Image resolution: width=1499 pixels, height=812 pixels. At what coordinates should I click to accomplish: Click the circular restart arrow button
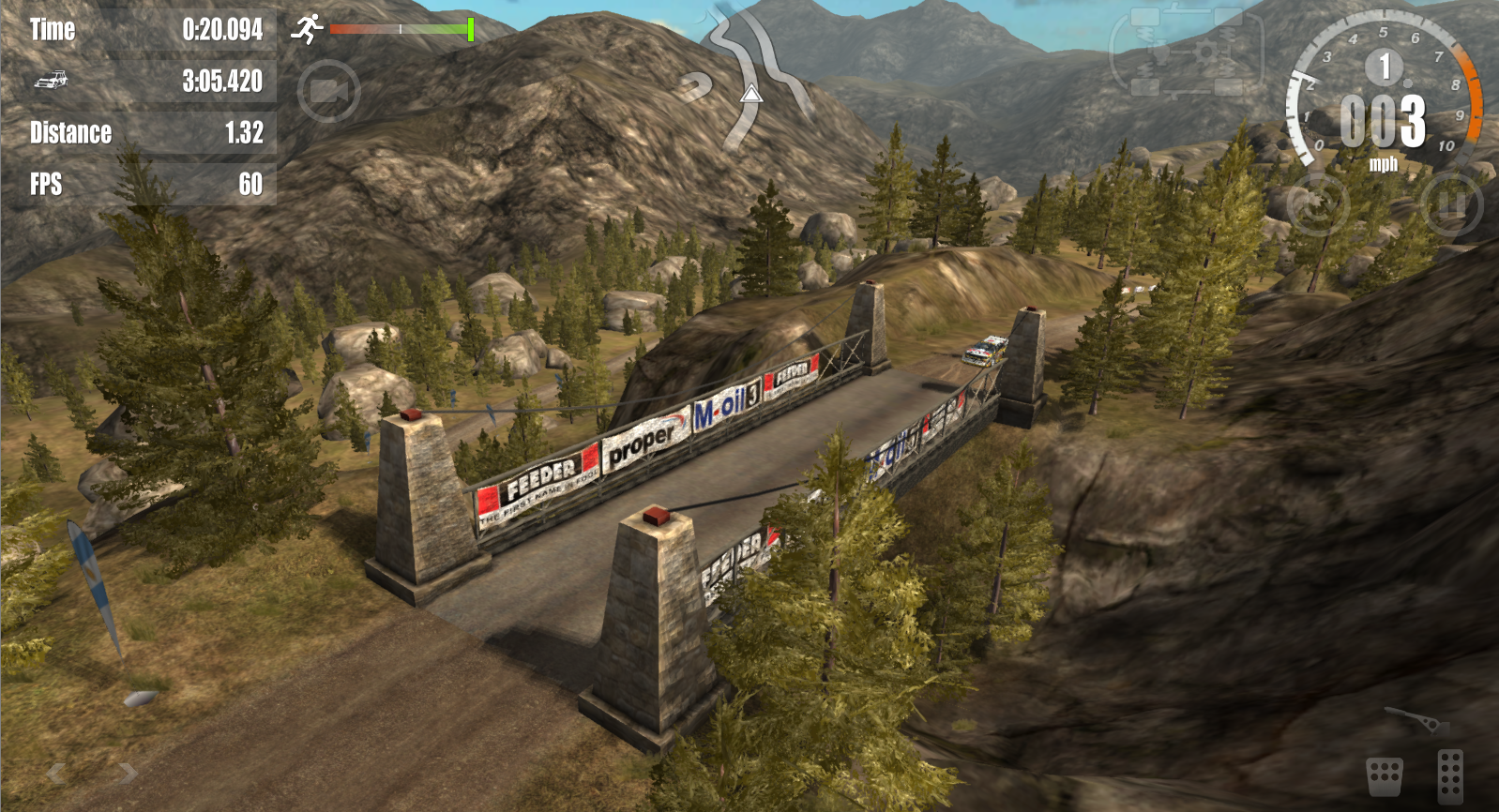(1317, 204)
